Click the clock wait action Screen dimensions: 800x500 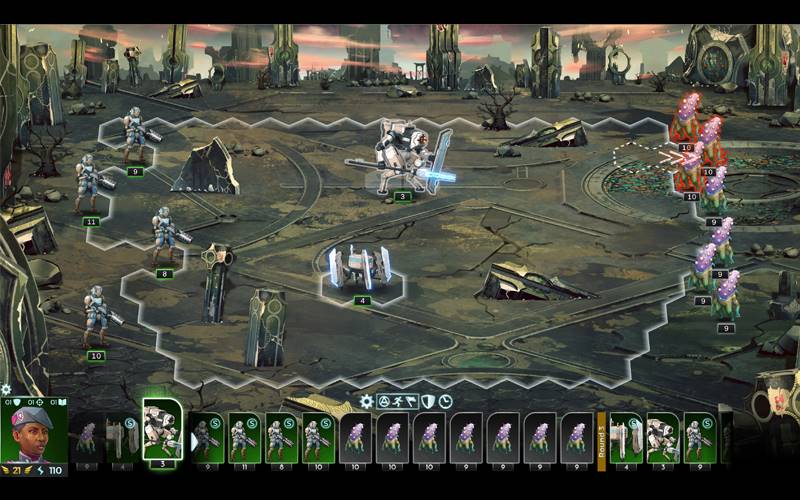[446, 402]
